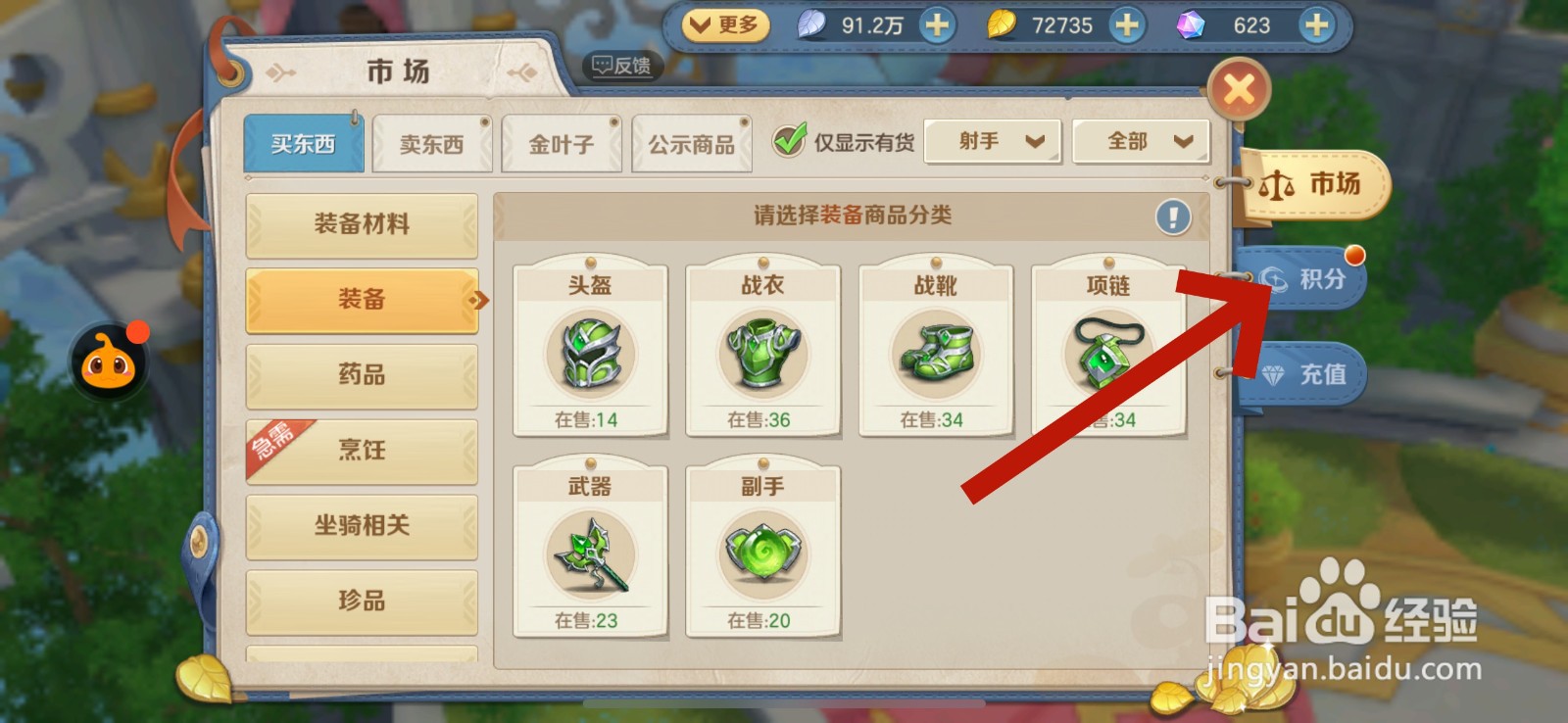Select the 烹饪 cooking category
The image size is (1568, 723).
363,450
